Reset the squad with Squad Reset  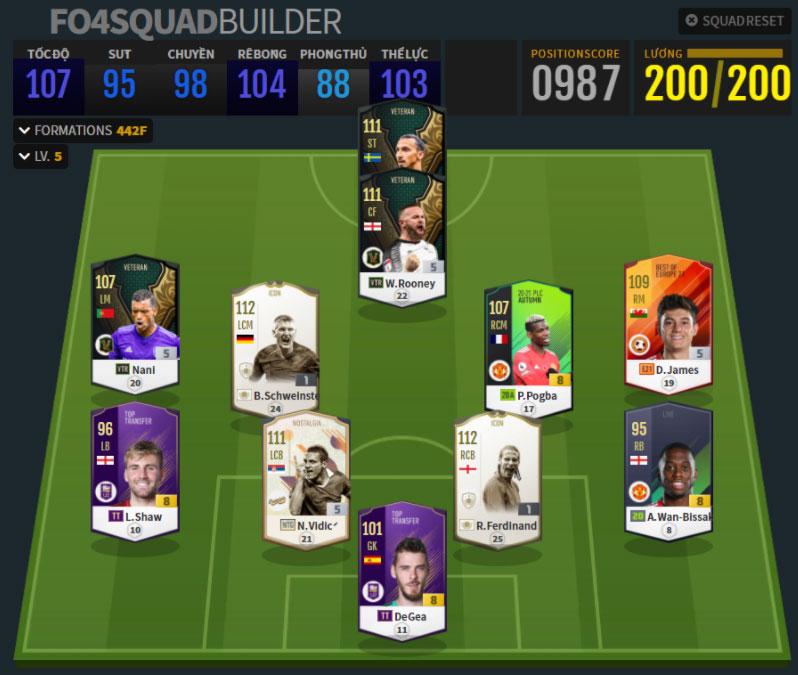(x=734, y=21)
